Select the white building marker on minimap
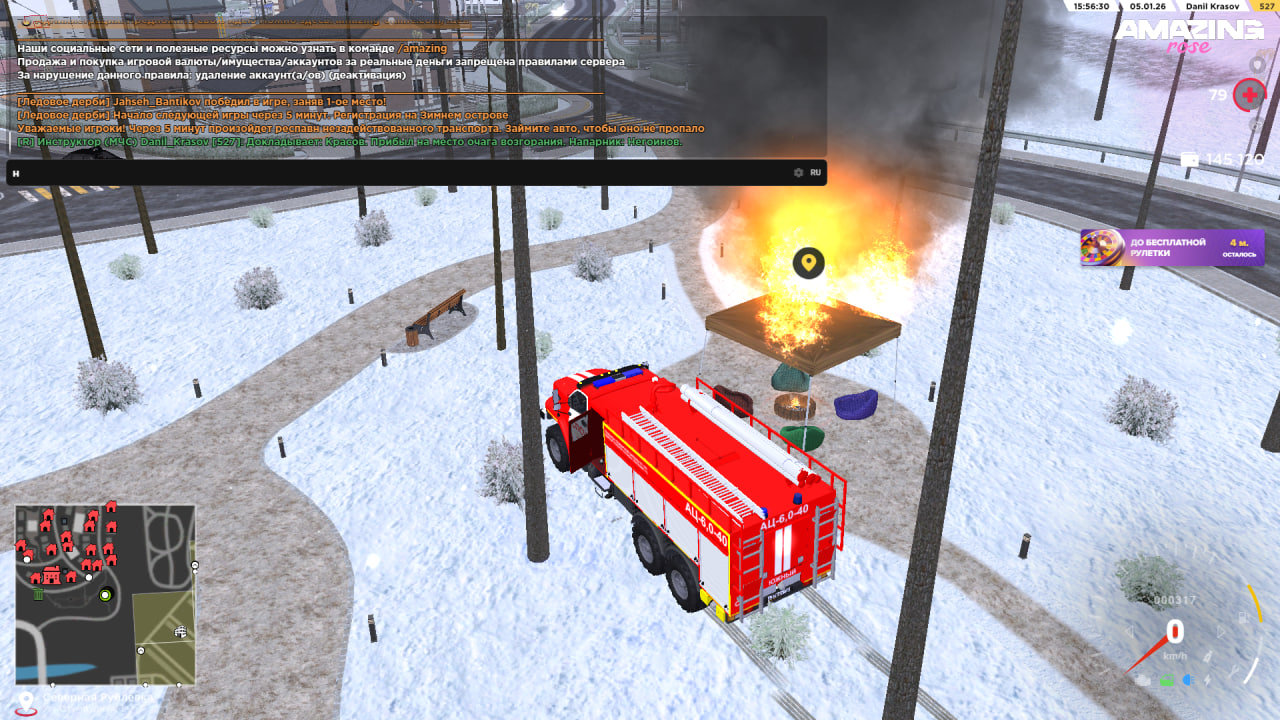Screen dimensions: 1280x720 coord(181,631)
